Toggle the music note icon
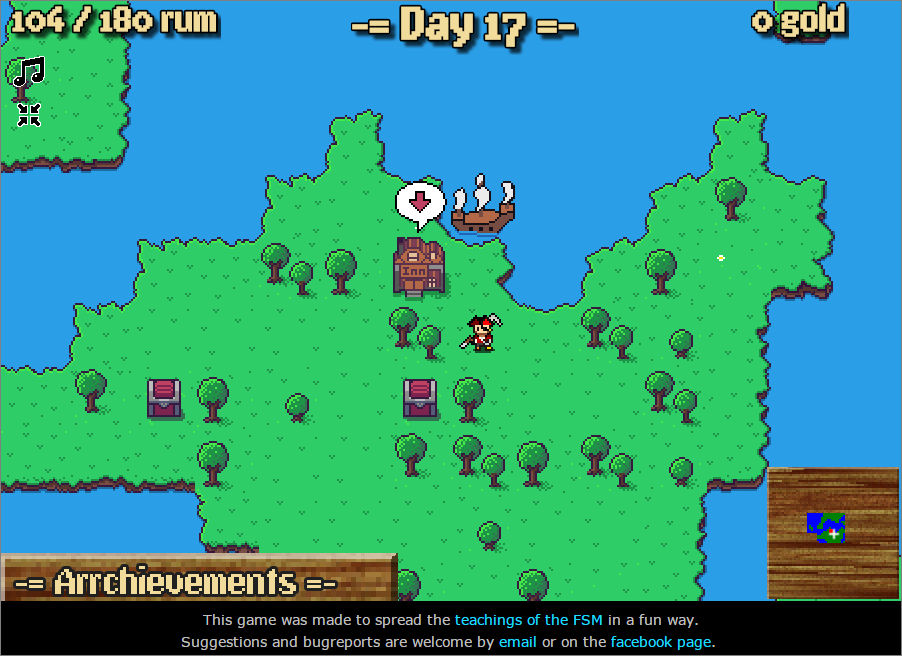902x656 pixels. (28, 72)
